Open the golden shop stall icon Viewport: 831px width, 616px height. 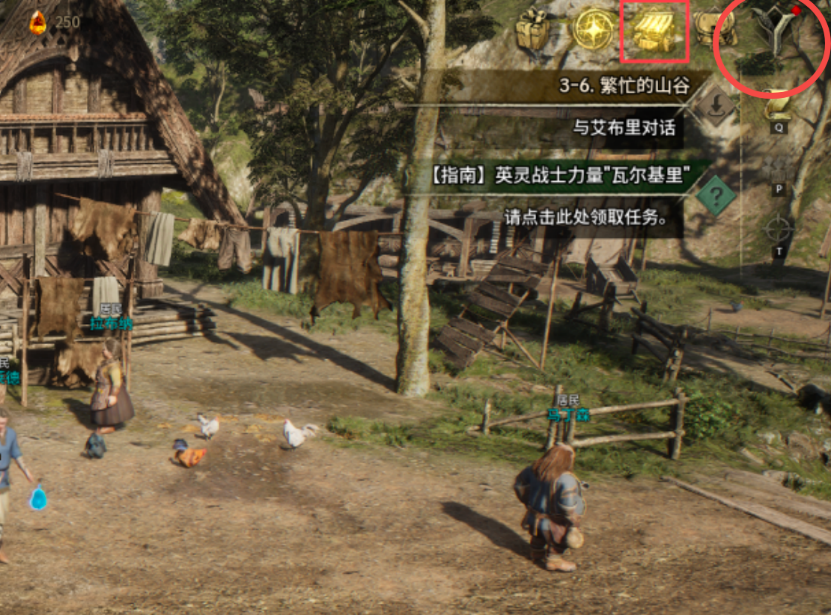tap(655, 30)
